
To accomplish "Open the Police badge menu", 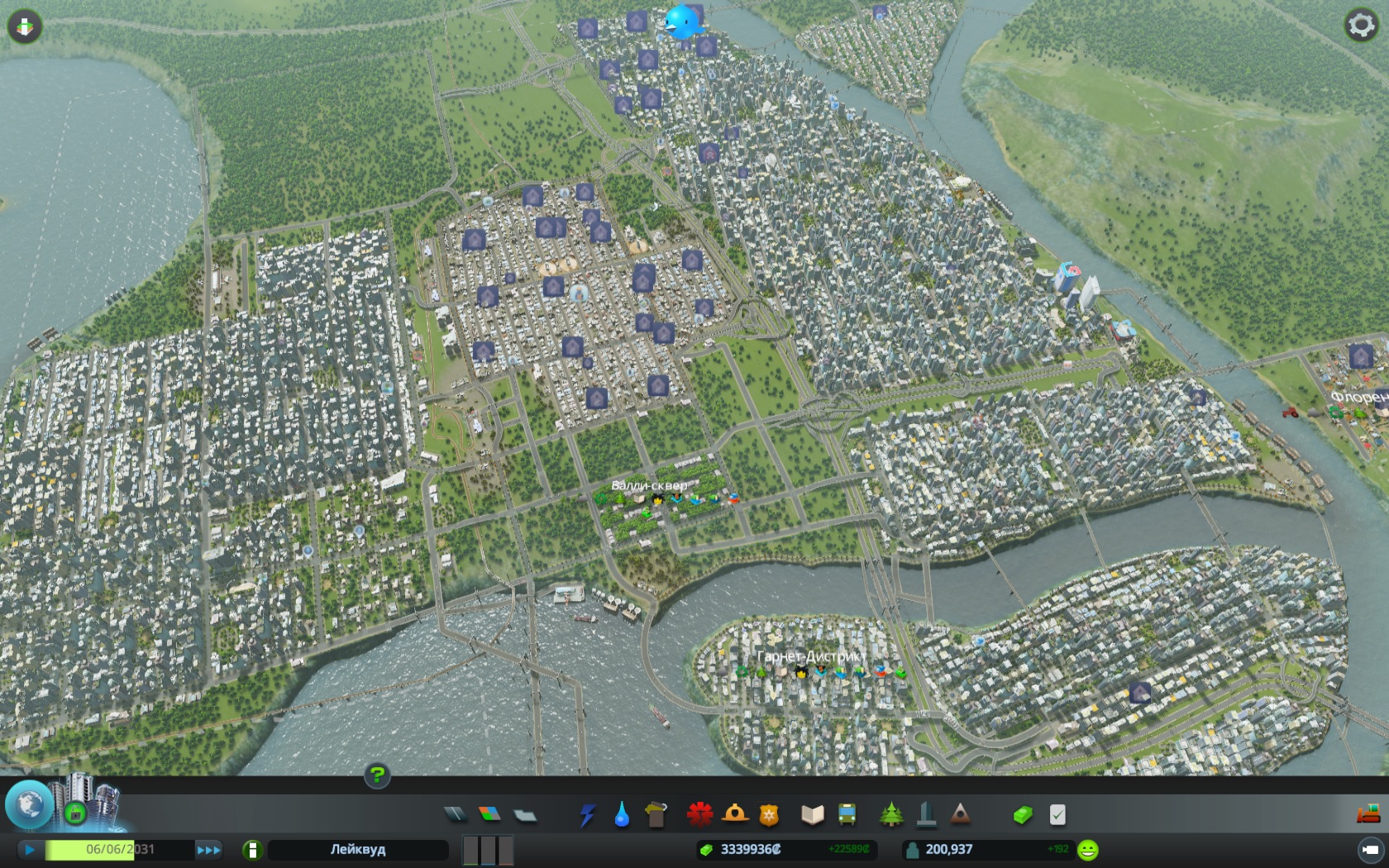I will (x=770, y=815).
